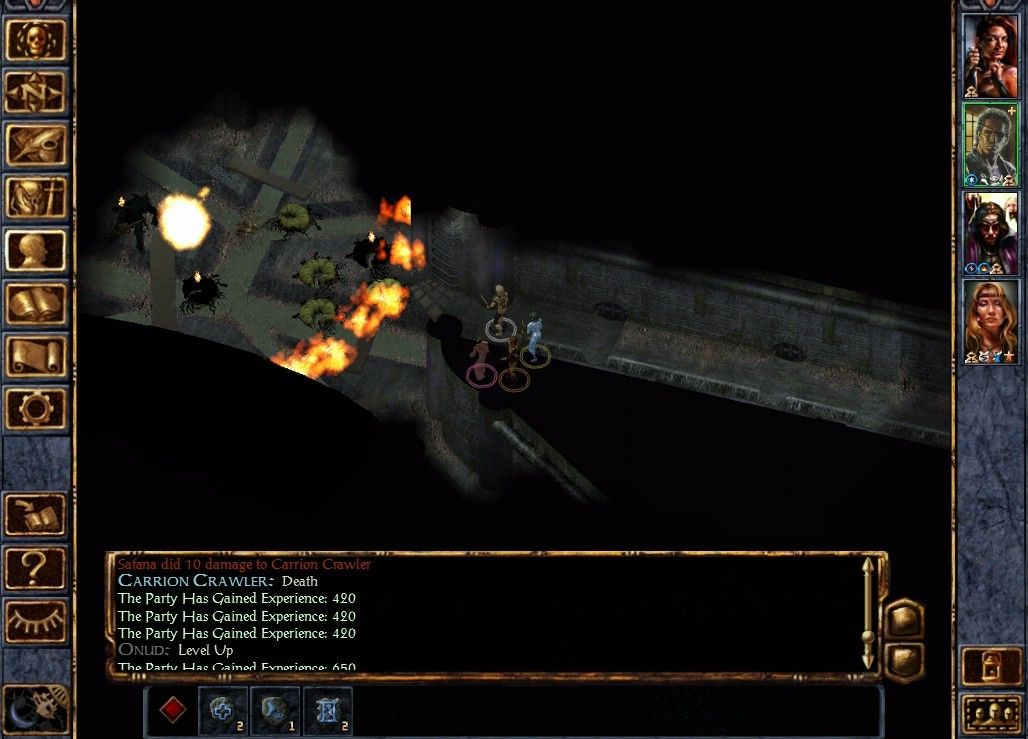Open help using the question mark button
Screen dimensions: 1028x739
(37, 567)
